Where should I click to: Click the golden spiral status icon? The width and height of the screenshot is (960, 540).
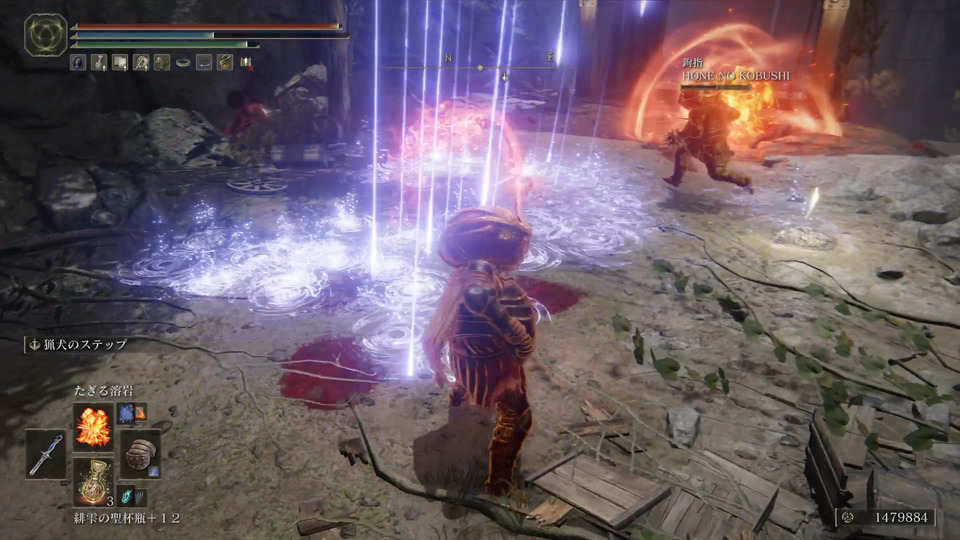[225, 62]
